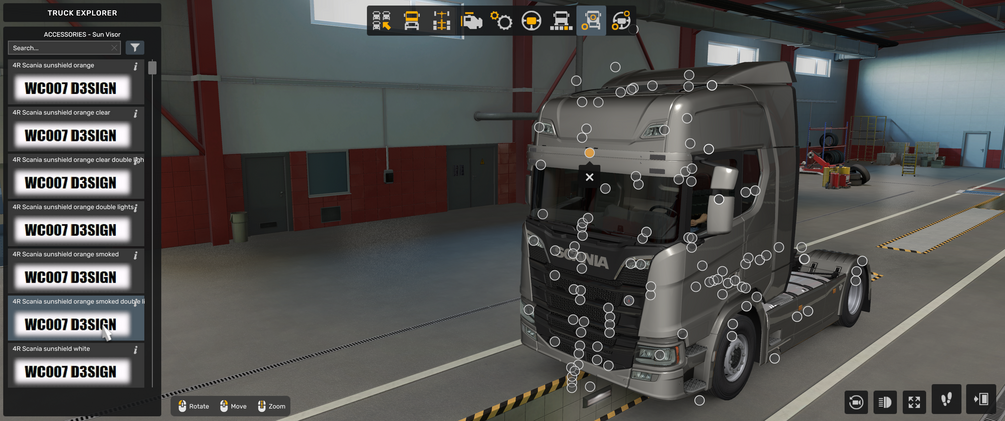1005x421 pixels.
Task: Toggle the truck headlights
Action: pos(884,401)
